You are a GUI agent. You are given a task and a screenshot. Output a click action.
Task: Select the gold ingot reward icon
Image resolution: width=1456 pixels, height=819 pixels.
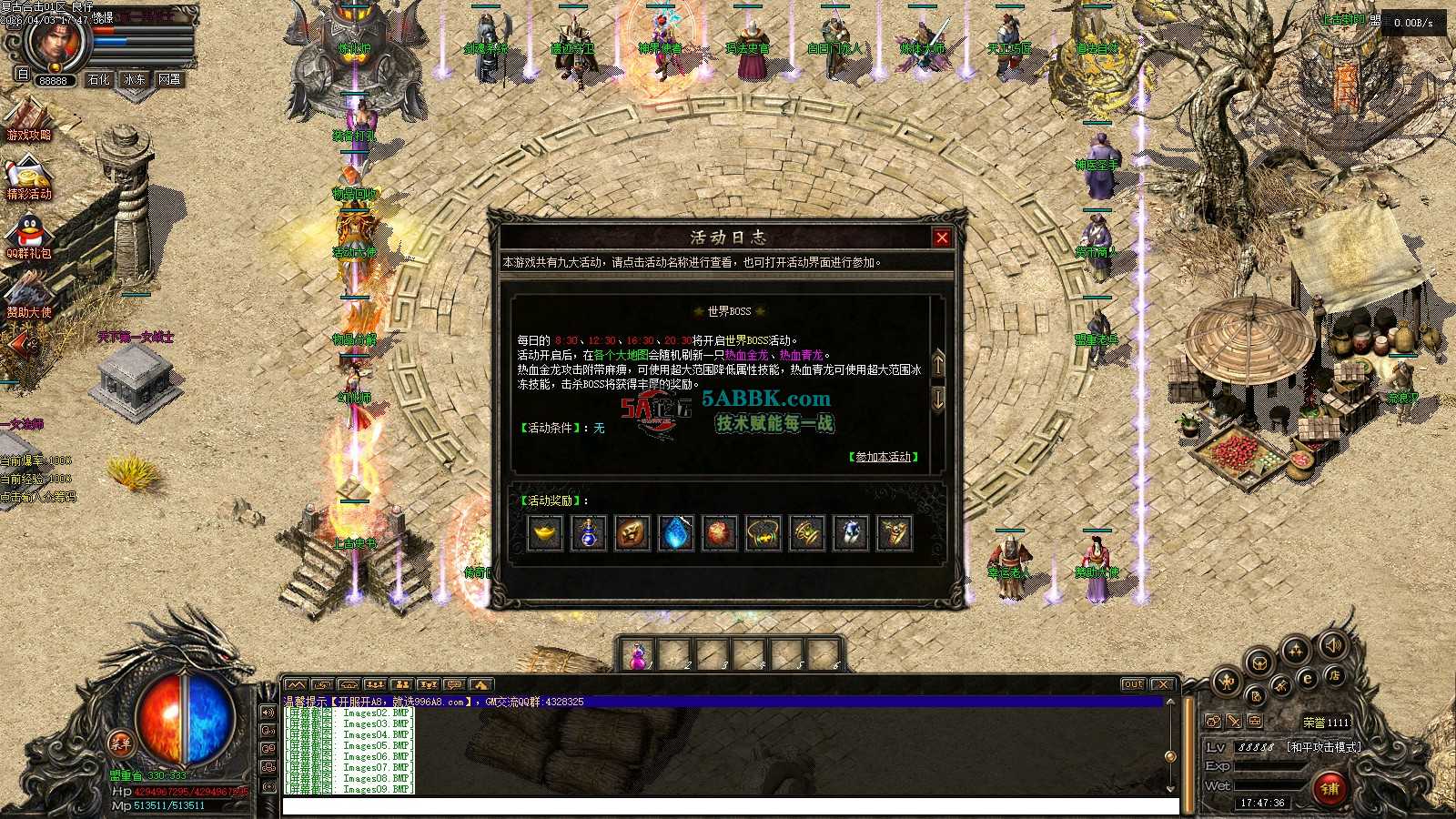point(545,533)
